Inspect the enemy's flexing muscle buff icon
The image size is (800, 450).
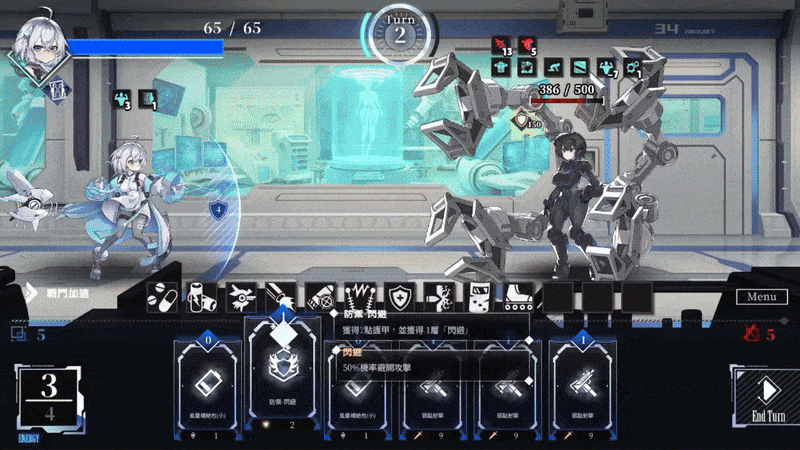pyautogui.click(x=606, y=67)
